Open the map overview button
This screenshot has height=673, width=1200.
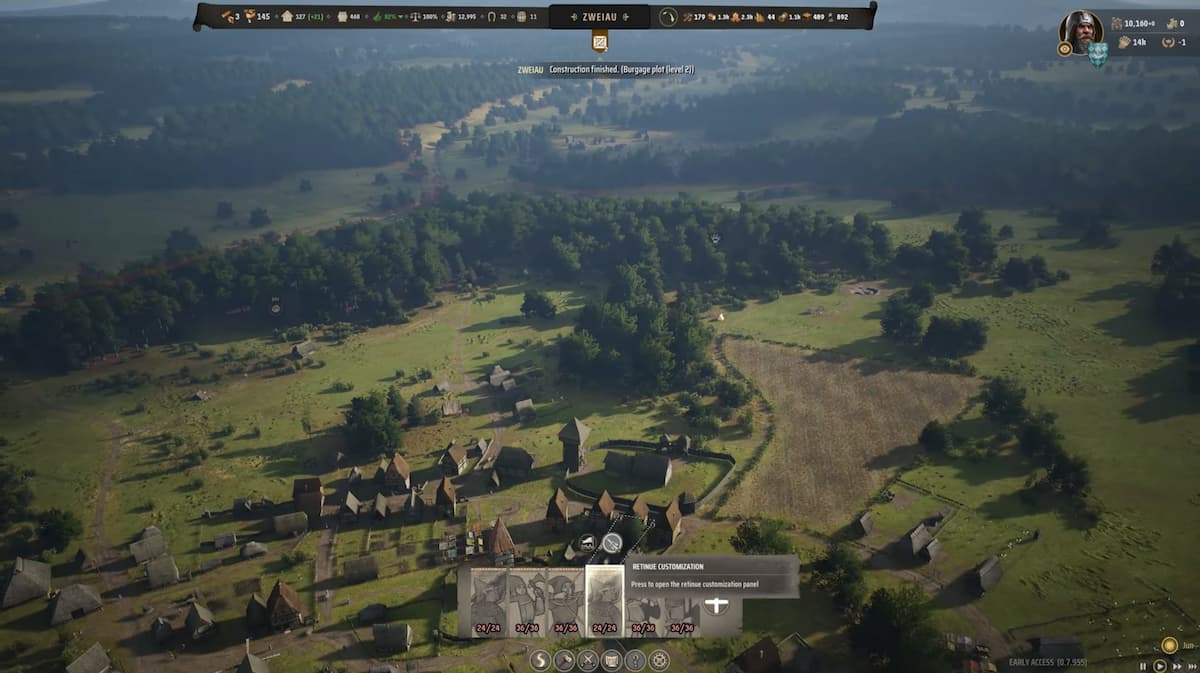click(611, 660)
